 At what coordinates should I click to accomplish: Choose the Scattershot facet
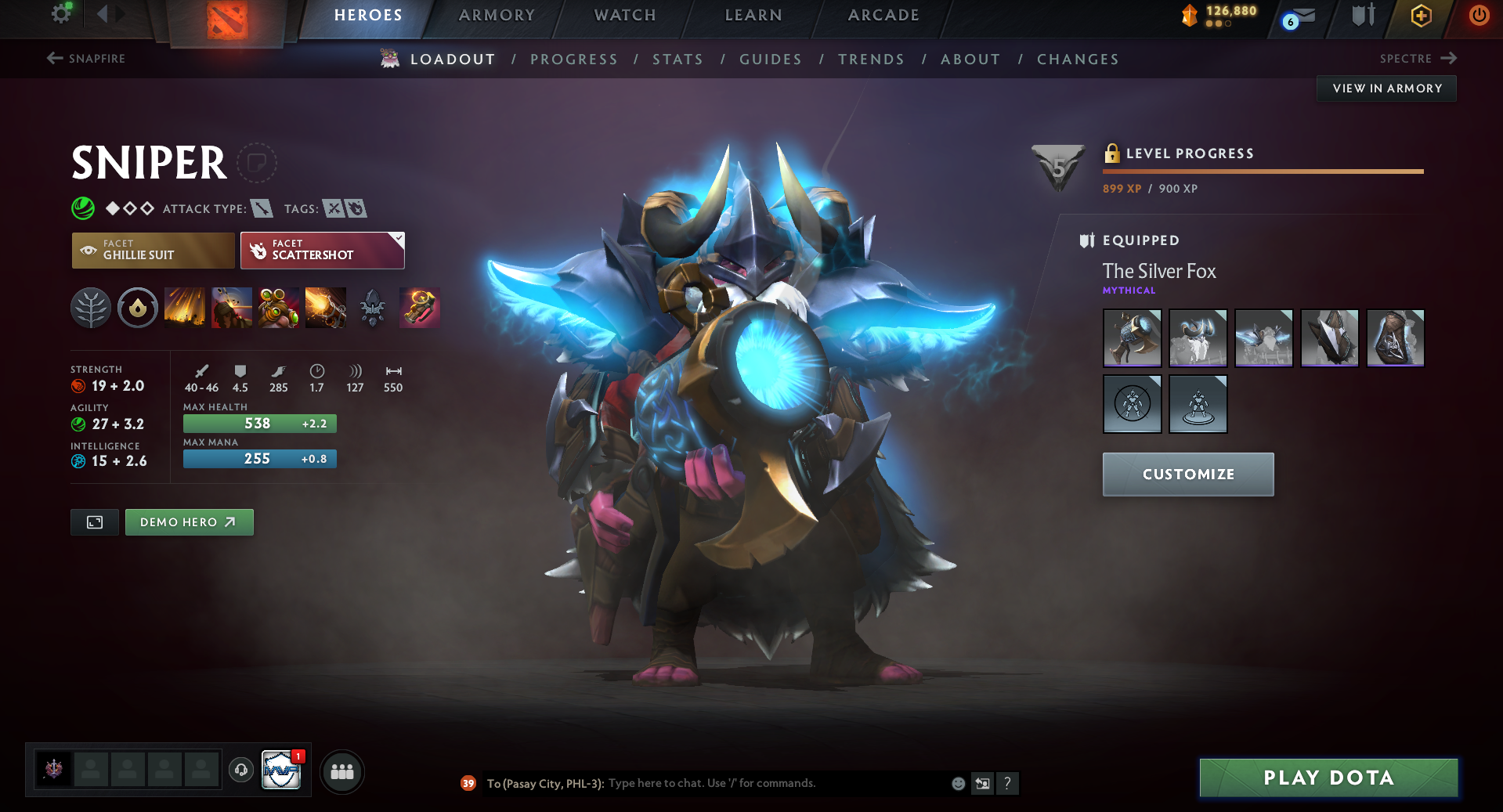(x=322, y=251)
